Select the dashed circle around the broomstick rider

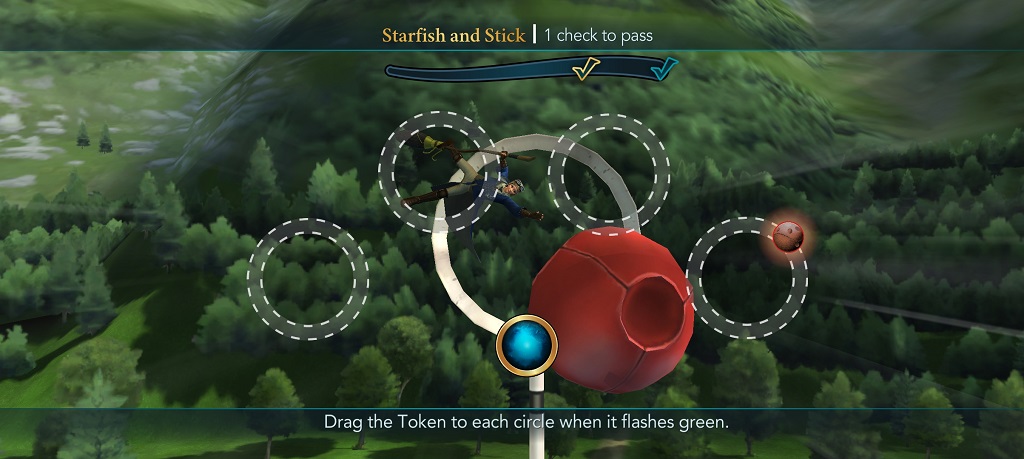pos(439,172)
